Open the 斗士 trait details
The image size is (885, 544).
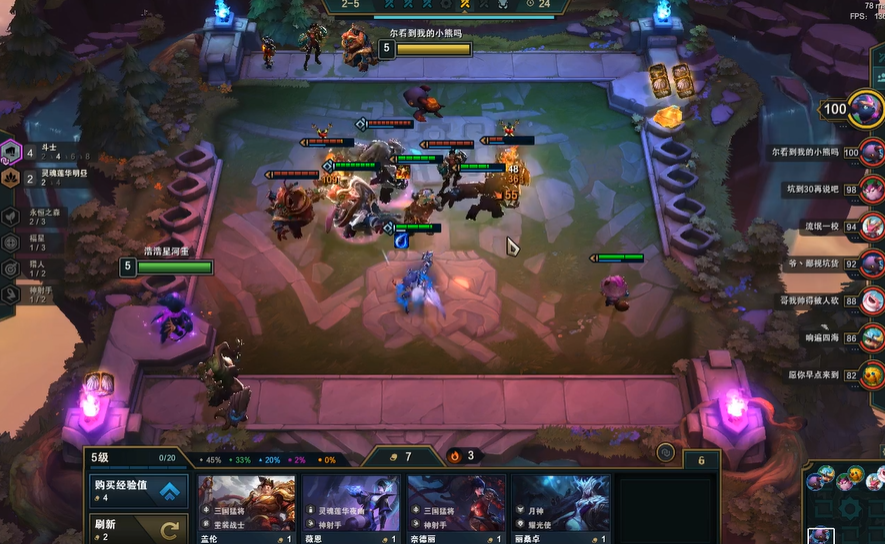point(12,154)
